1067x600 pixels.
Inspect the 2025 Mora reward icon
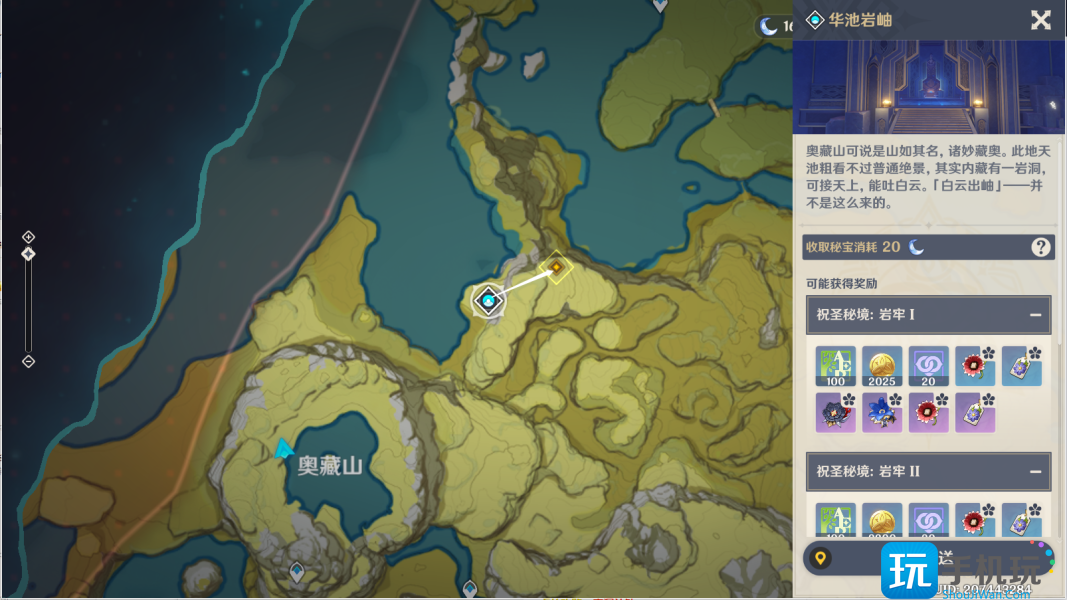pos(882,366)
